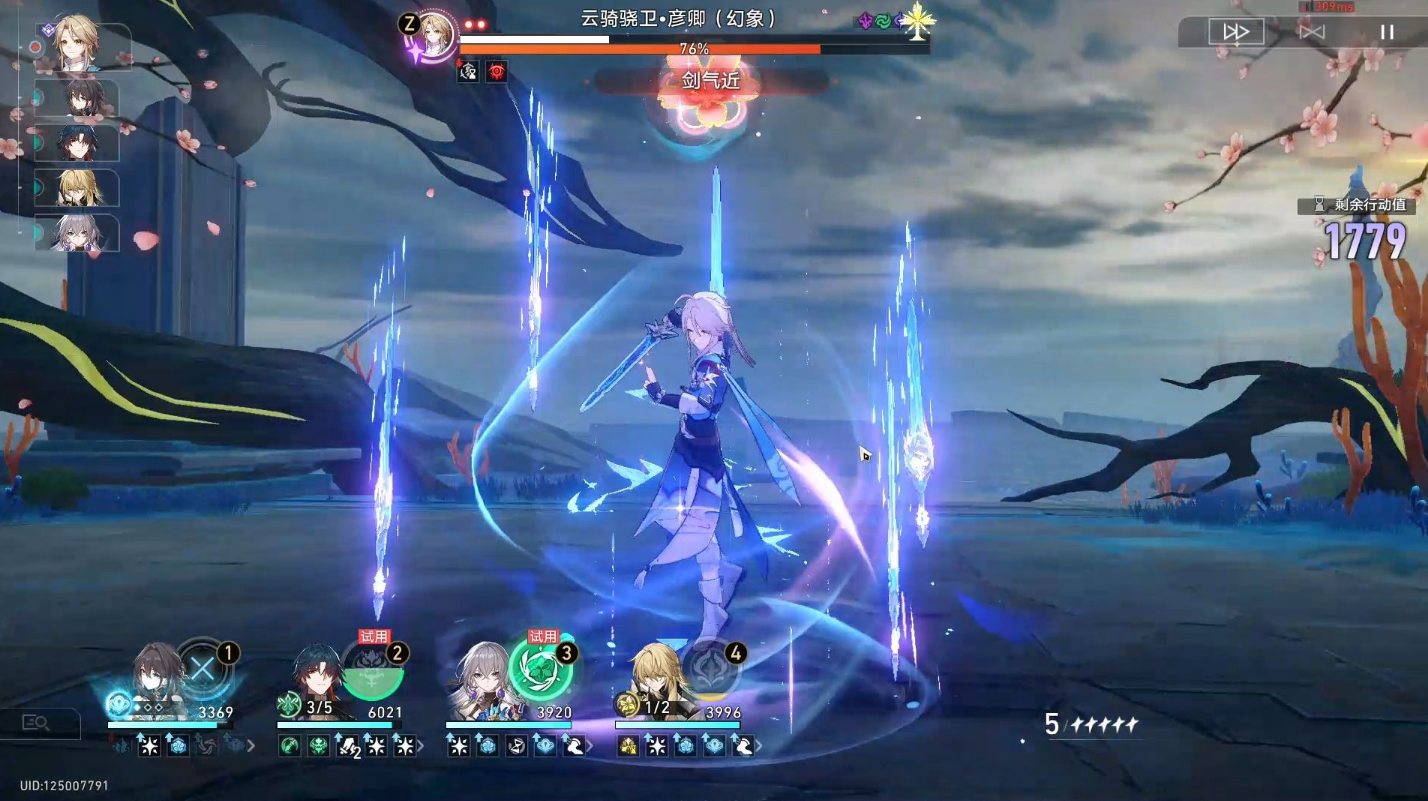Inspect the red eye debuff on the boss
The width and height of the screenshot is (1428, 801).
(496, 71)
